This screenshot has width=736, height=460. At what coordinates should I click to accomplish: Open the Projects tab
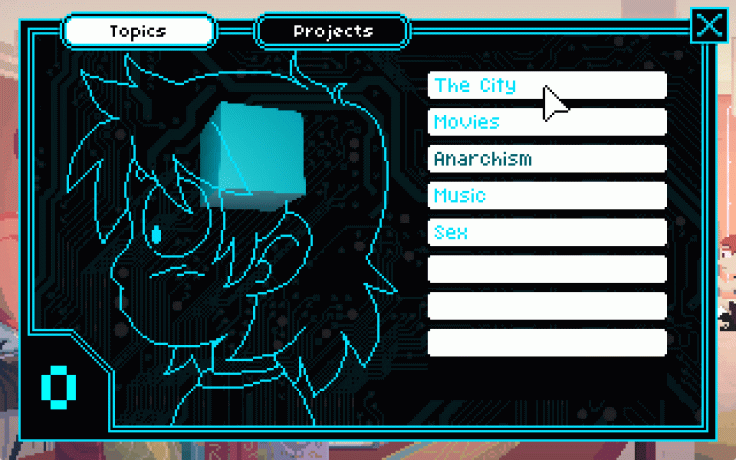coord(333,31)
